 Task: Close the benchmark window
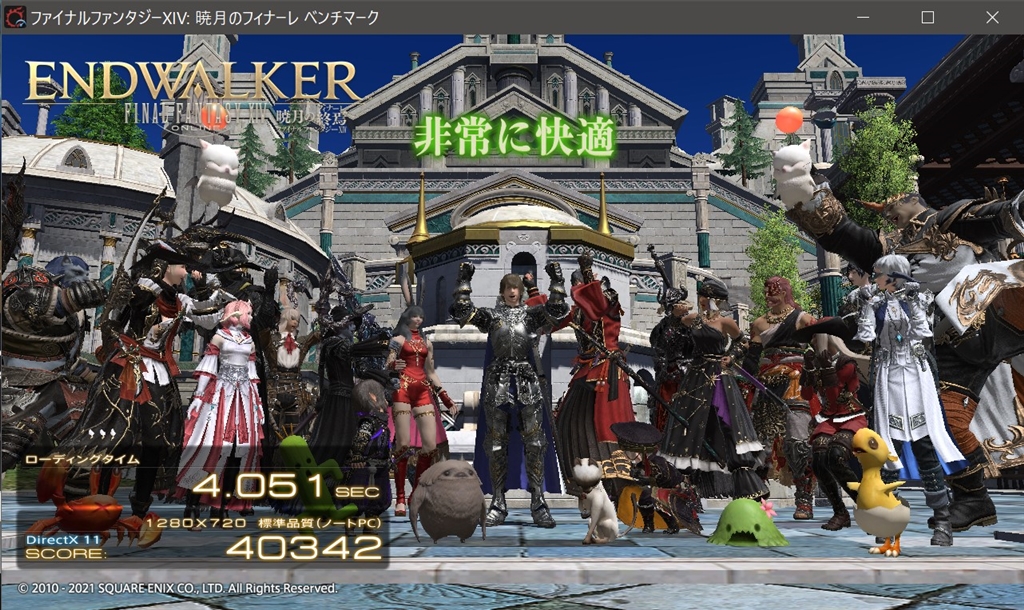click(x=990, y=17)
